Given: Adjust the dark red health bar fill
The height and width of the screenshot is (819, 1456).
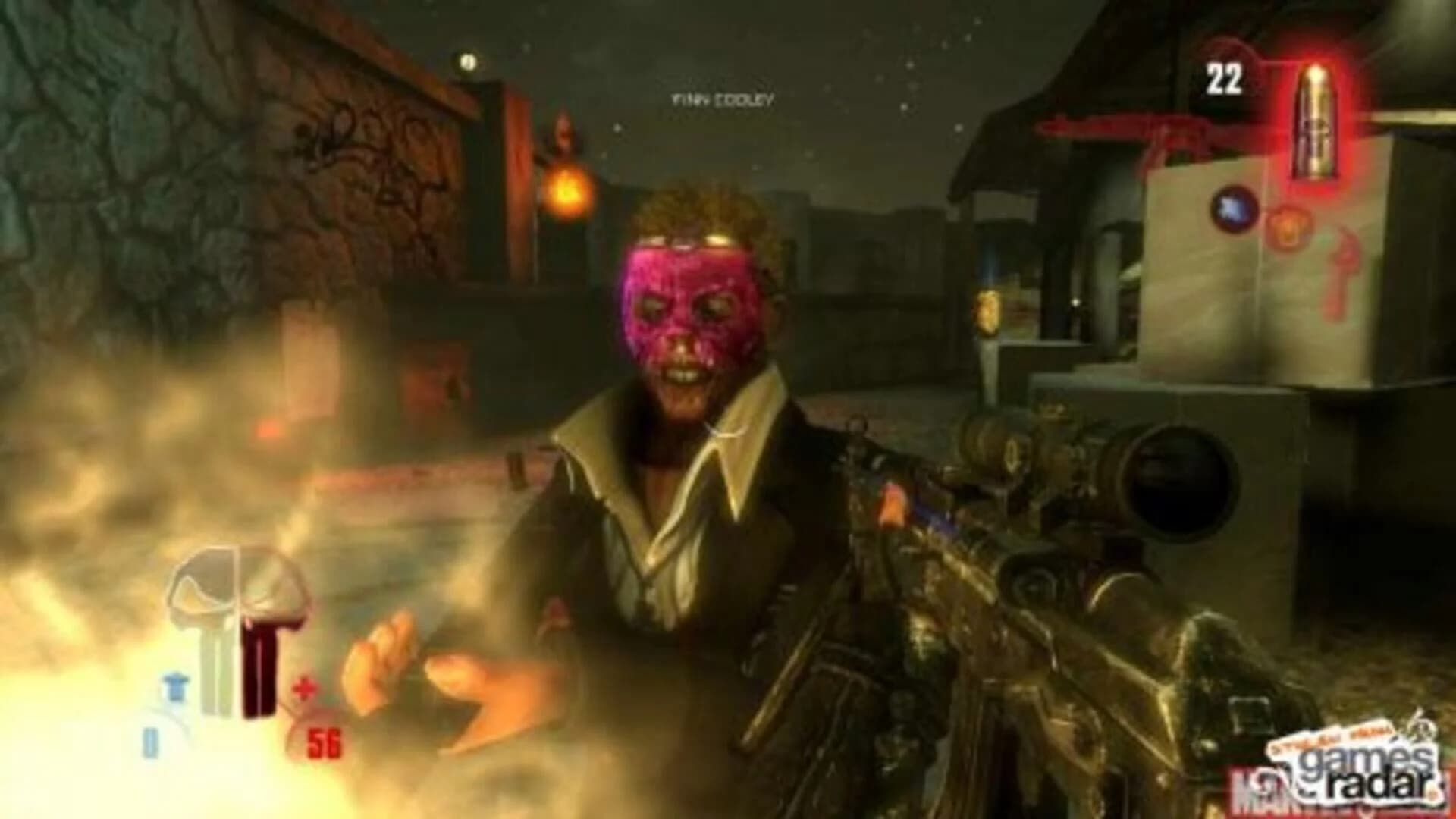Looking at the screenshot, I should 258,652.
